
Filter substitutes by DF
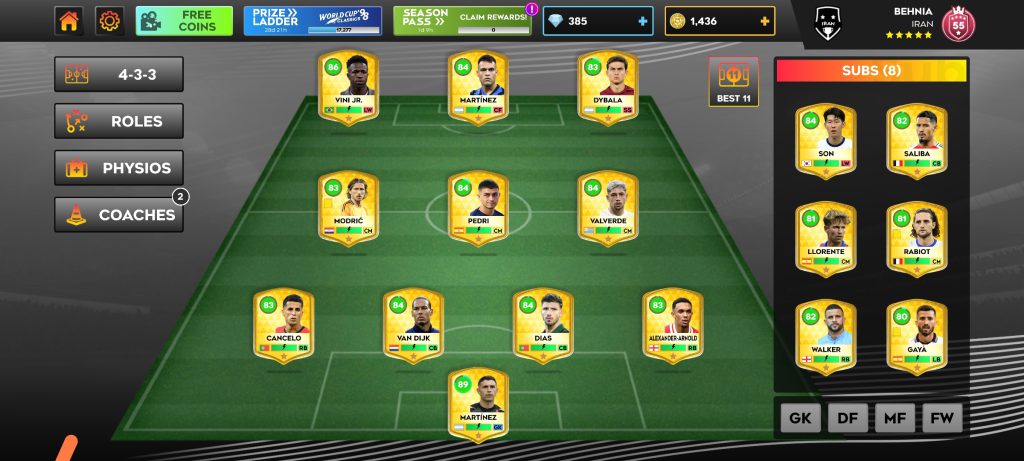click(x=847, y=419)
